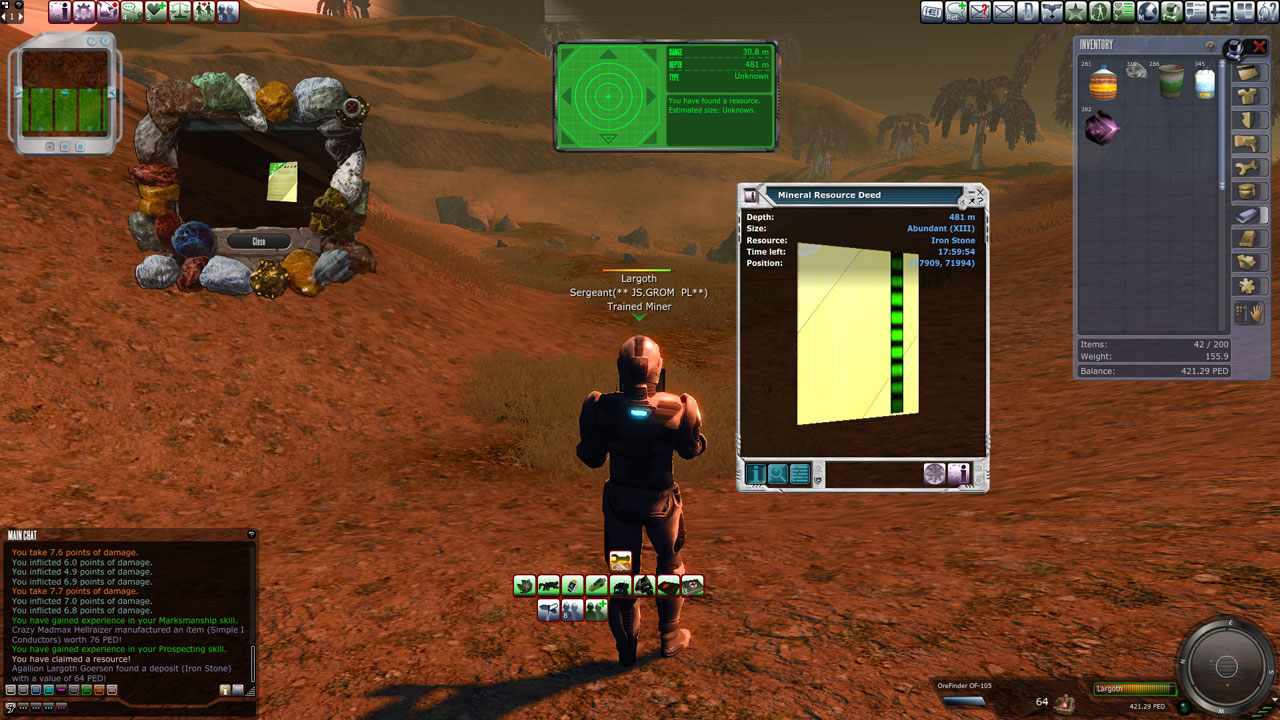Viewport: 1280px width, 720px height.
Task: Select the purple crystal item in inventory
Action: tap(1102, 128)
